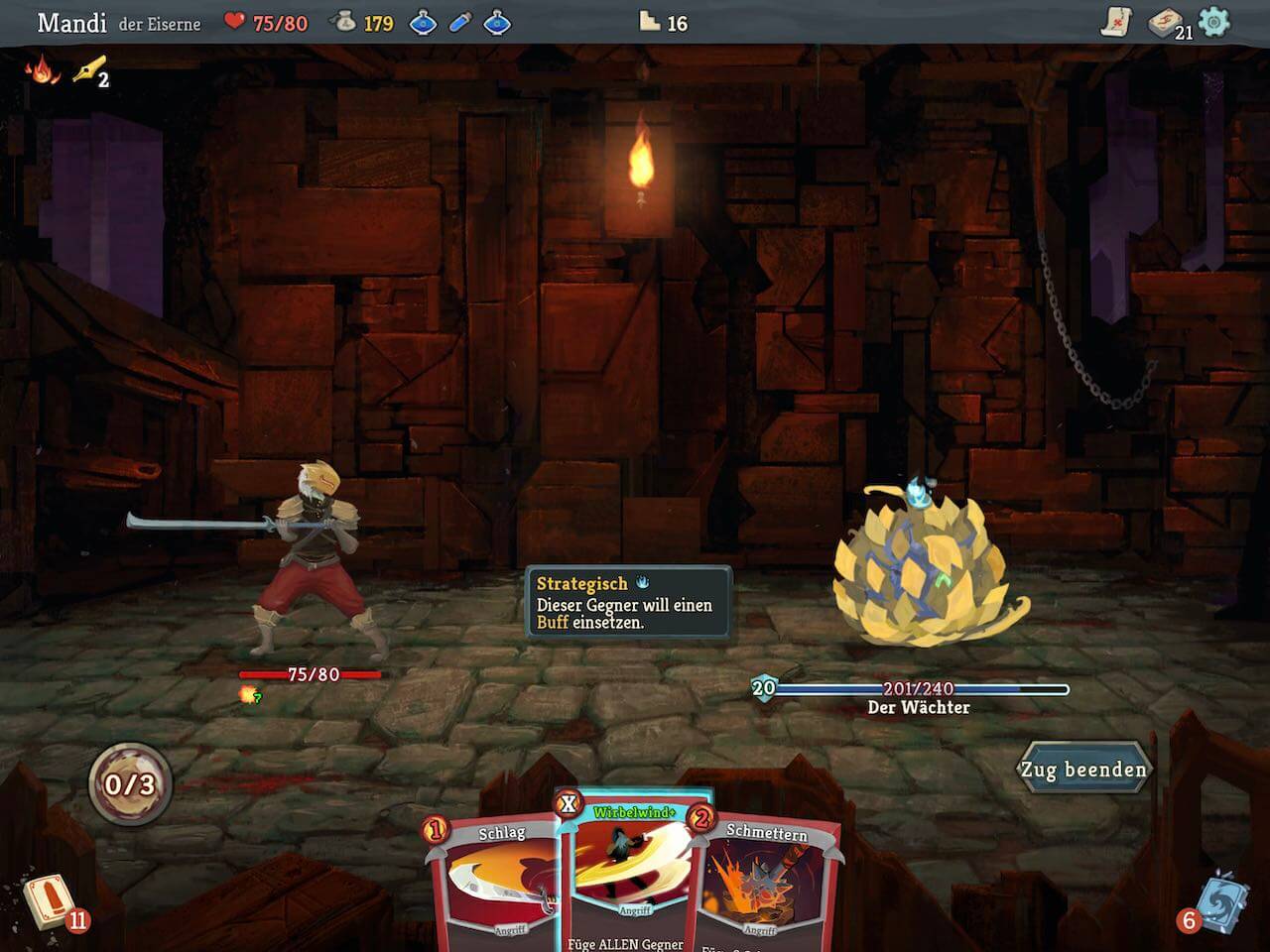Image resolution: width=1270 pixels, height=952 pixels.
Task: Show the draw pile with 11 cards
Action: pyautogui.click(x=48, y=900)
